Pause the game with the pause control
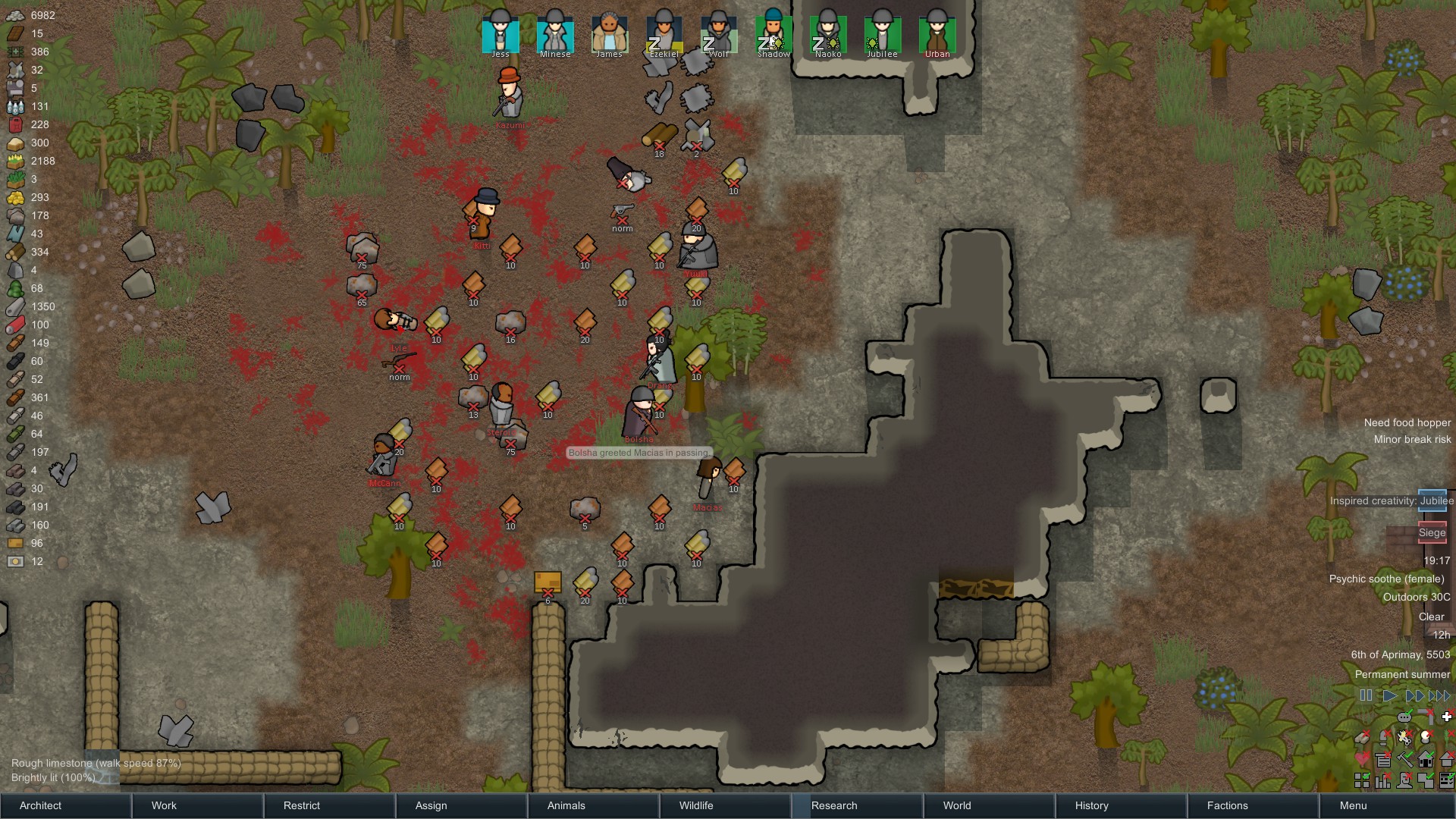The image size is (1456, 819). click(1367, 695)
